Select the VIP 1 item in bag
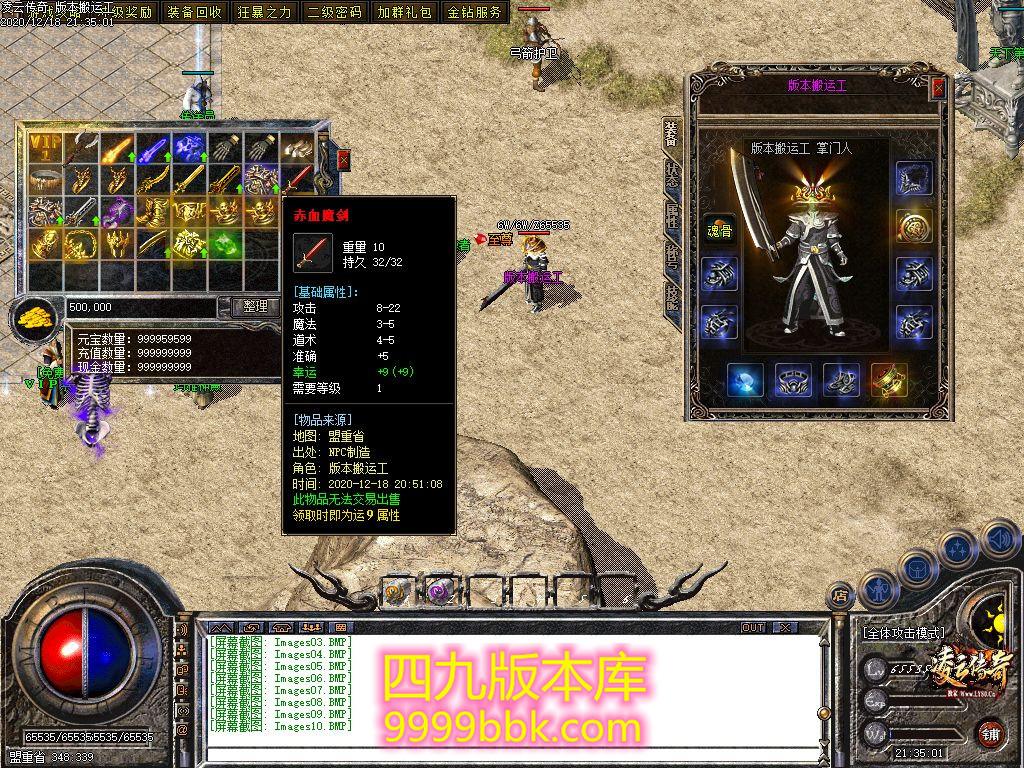The width and height of the screenshot is (1024, 768). coord(45,149)
